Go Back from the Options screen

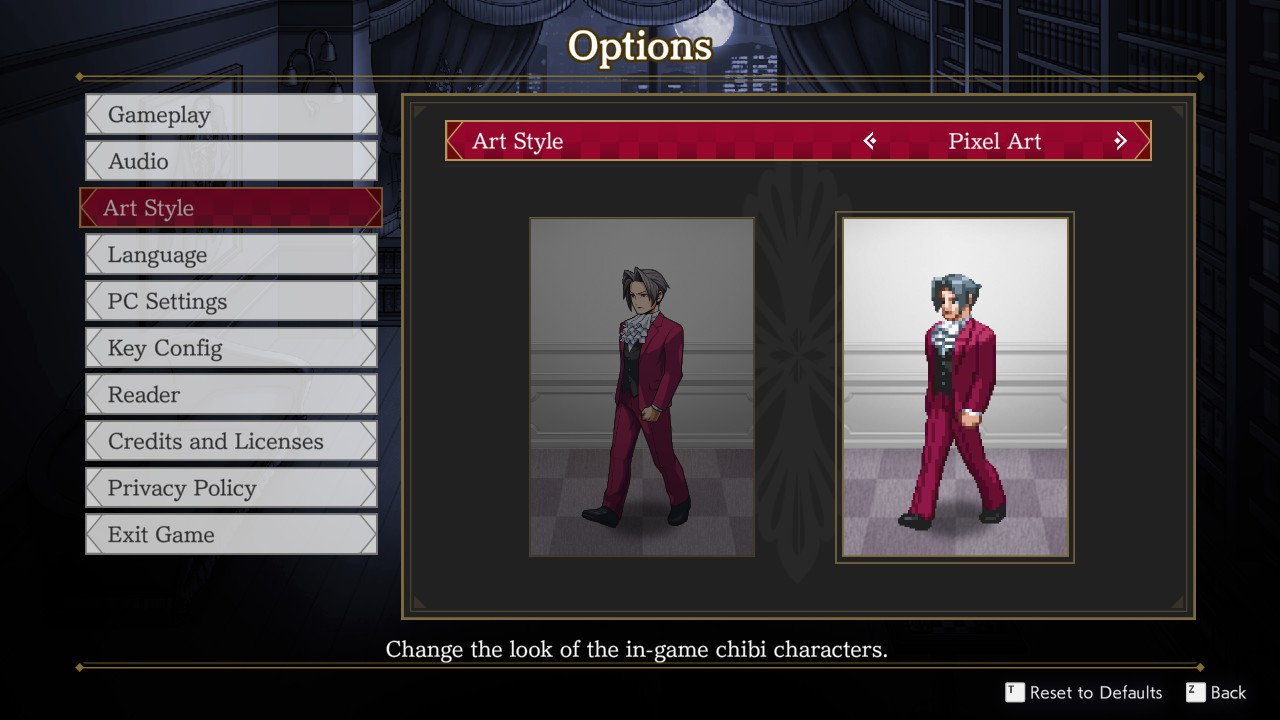click(1216, 692)
